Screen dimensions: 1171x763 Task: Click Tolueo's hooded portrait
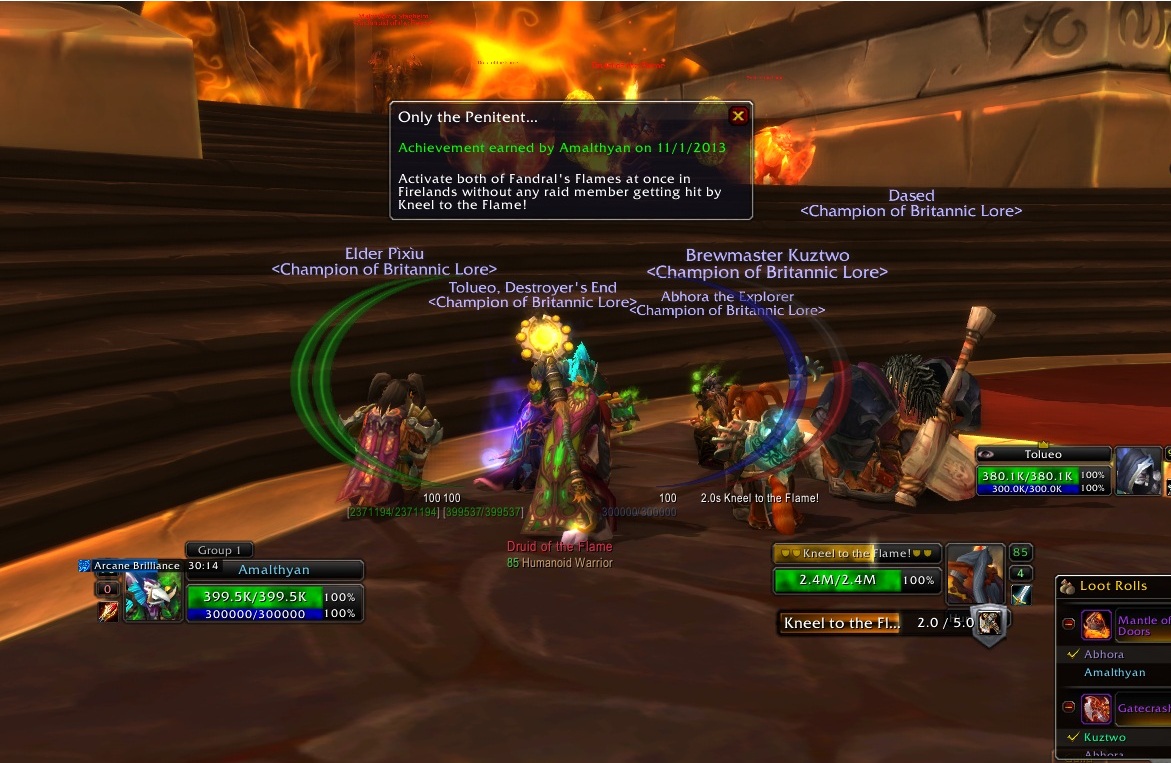point(1138,471)
